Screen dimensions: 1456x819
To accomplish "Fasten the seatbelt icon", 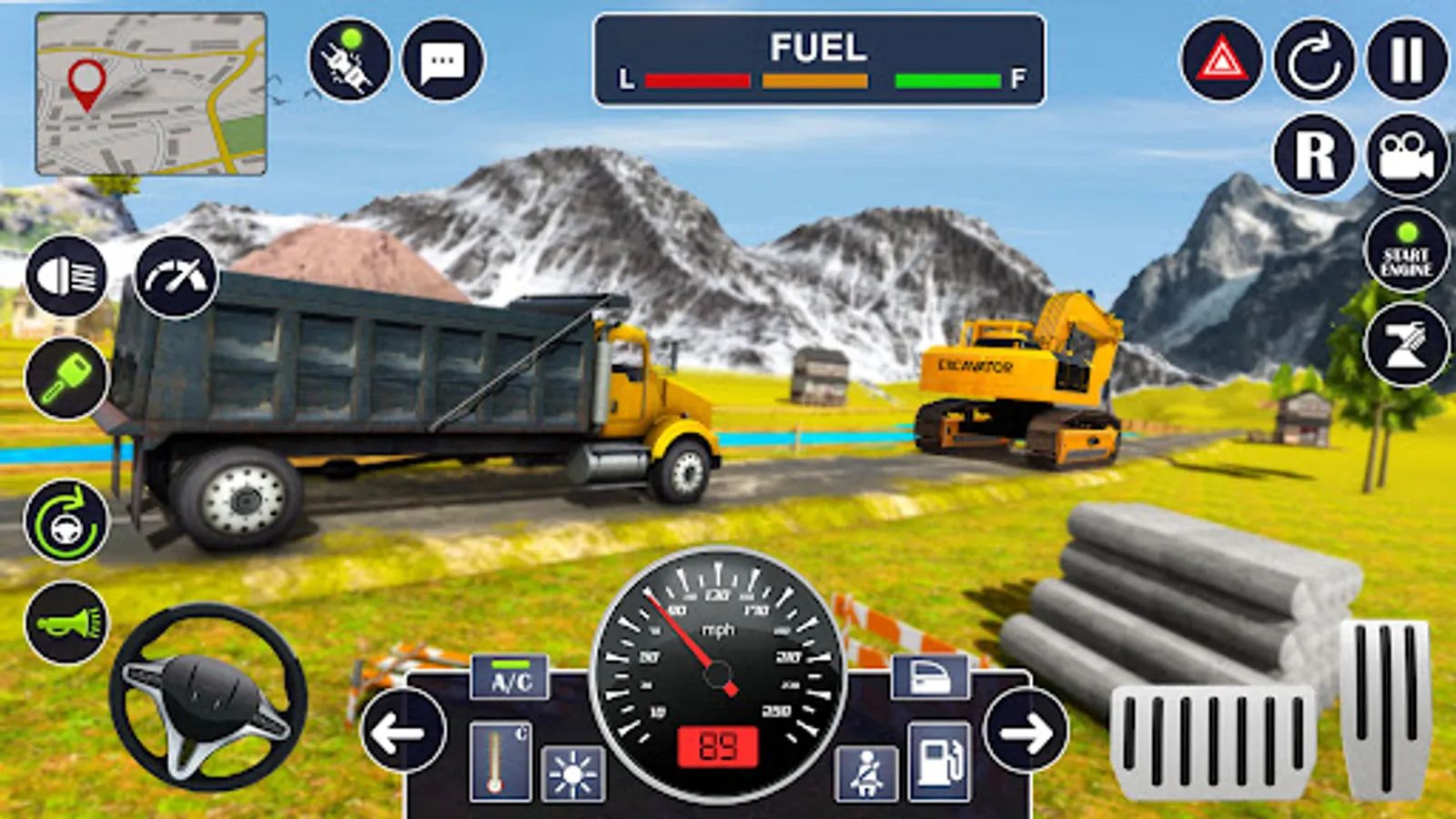I will 866,773.
